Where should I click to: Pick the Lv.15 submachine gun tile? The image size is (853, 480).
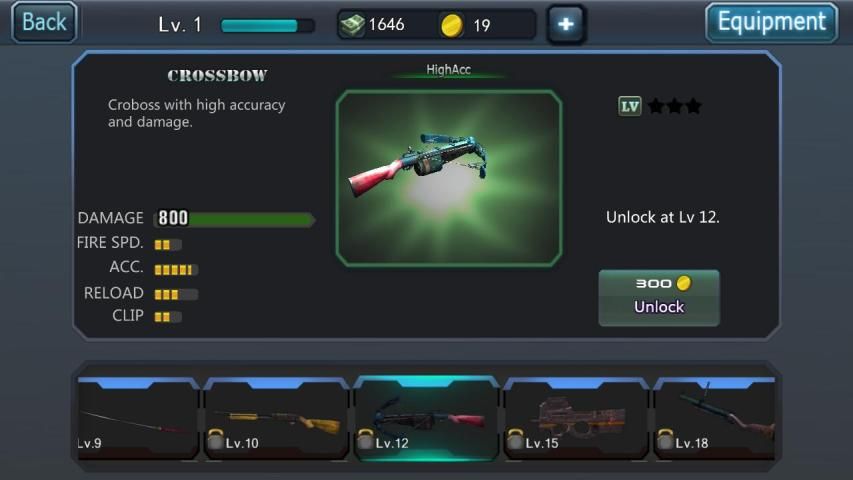tap(576, 419)
